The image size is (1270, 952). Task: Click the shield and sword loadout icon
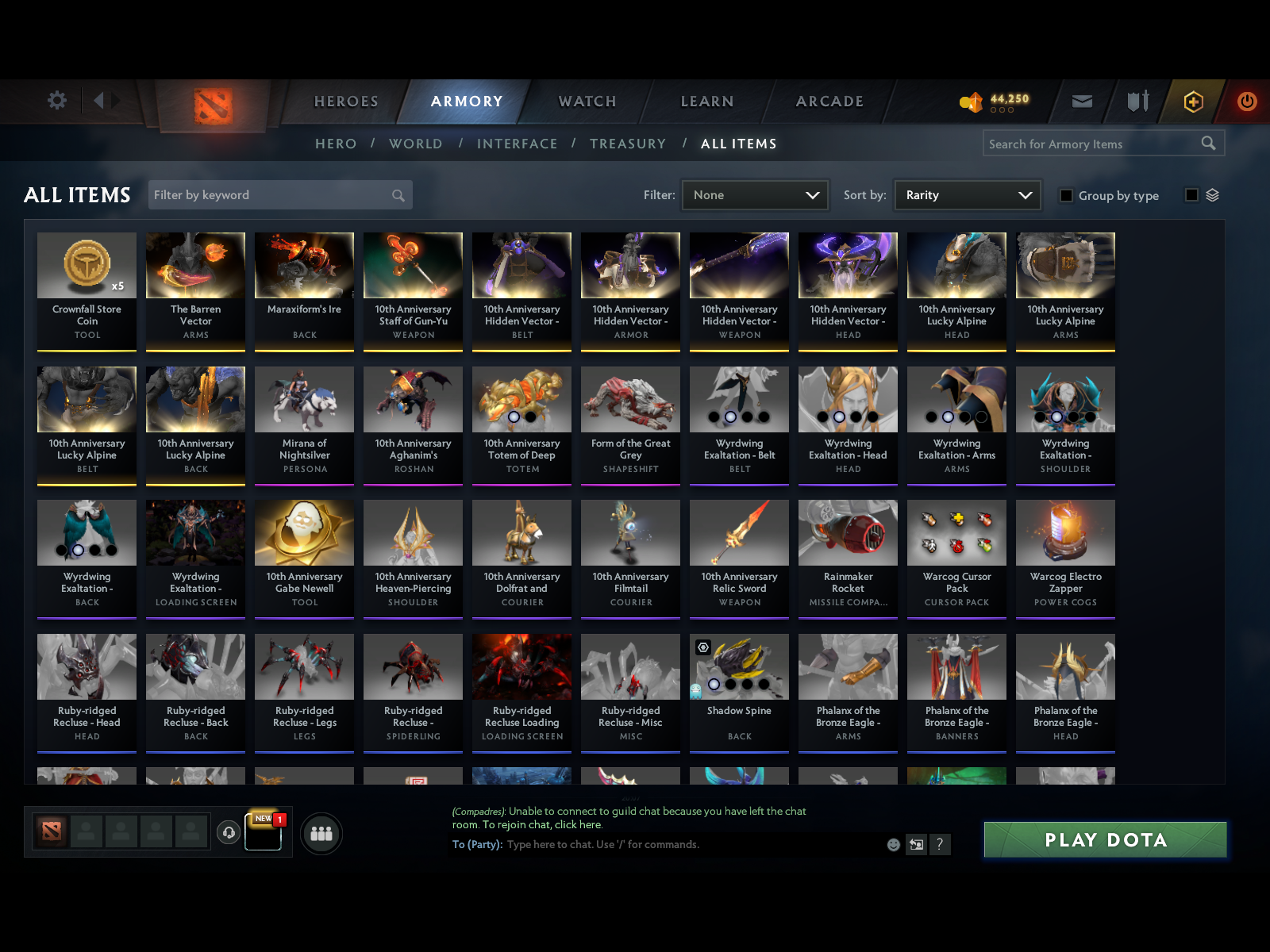coord(1137,102)
